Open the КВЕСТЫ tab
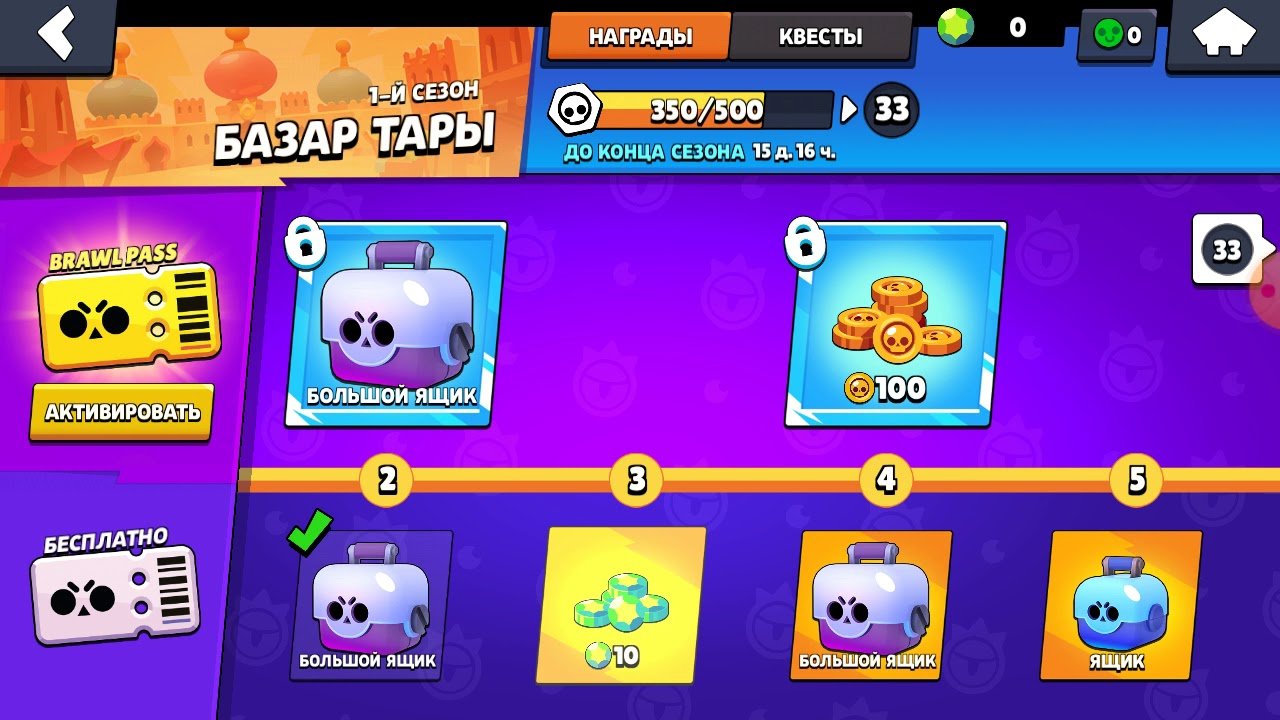Screen dimensions: 1280x720 [820, 37]
